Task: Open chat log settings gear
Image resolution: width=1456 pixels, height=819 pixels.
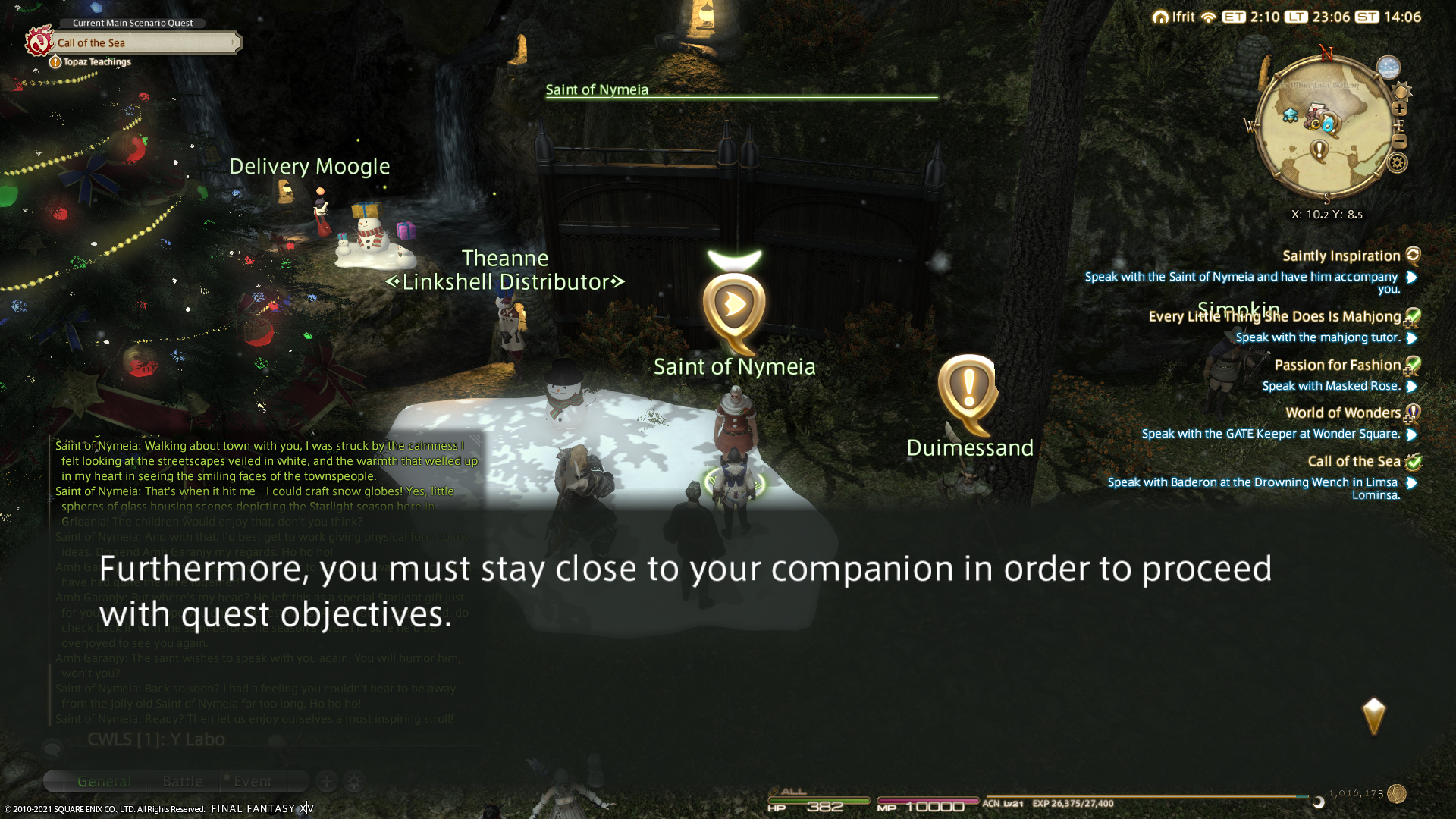Action: [354, 781]
